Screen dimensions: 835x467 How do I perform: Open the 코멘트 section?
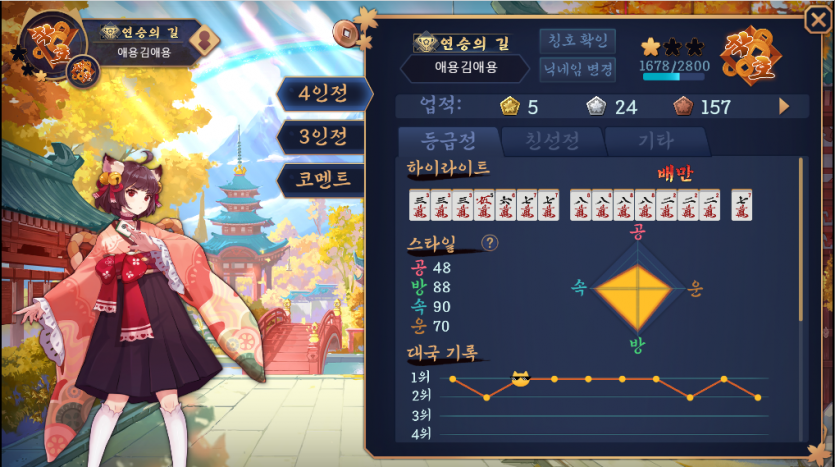[x=322, y=179]
